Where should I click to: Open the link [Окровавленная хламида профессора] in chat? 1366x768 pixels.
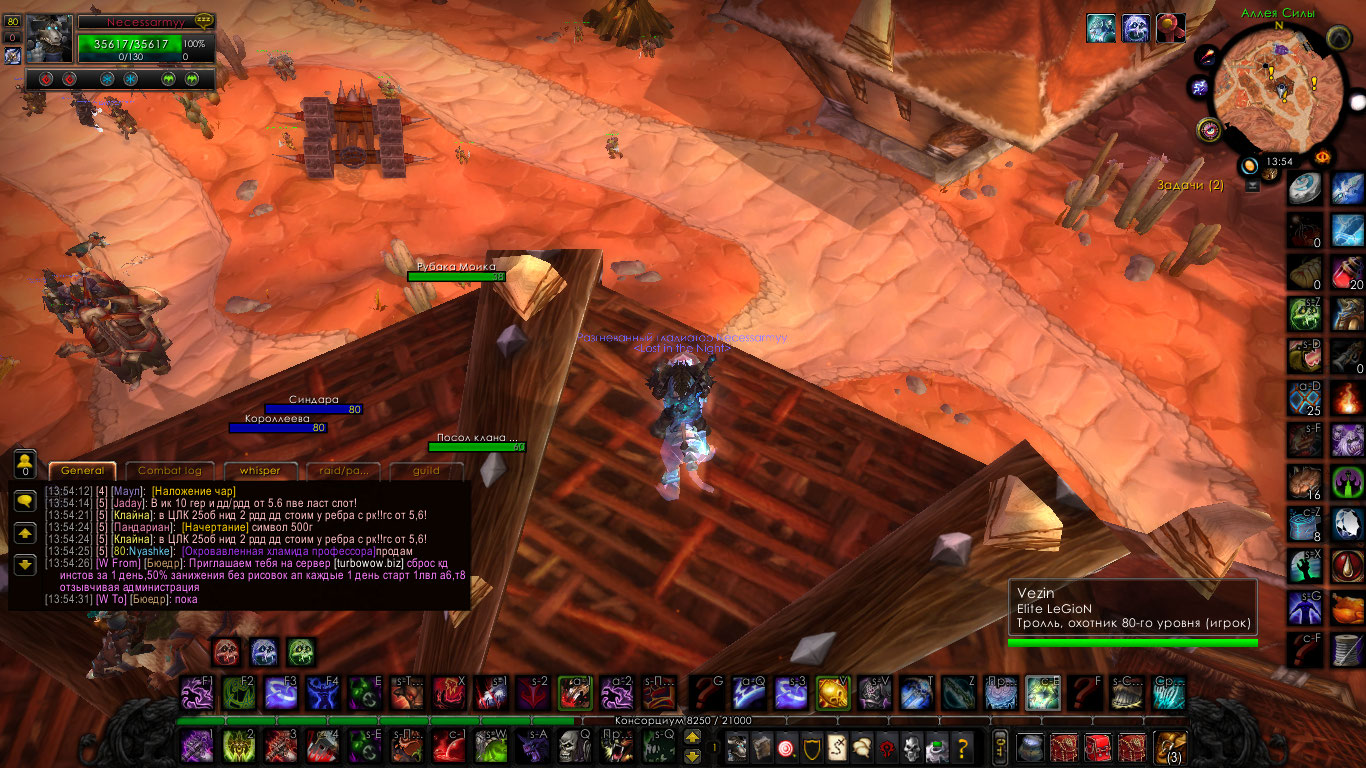(276, 551)
